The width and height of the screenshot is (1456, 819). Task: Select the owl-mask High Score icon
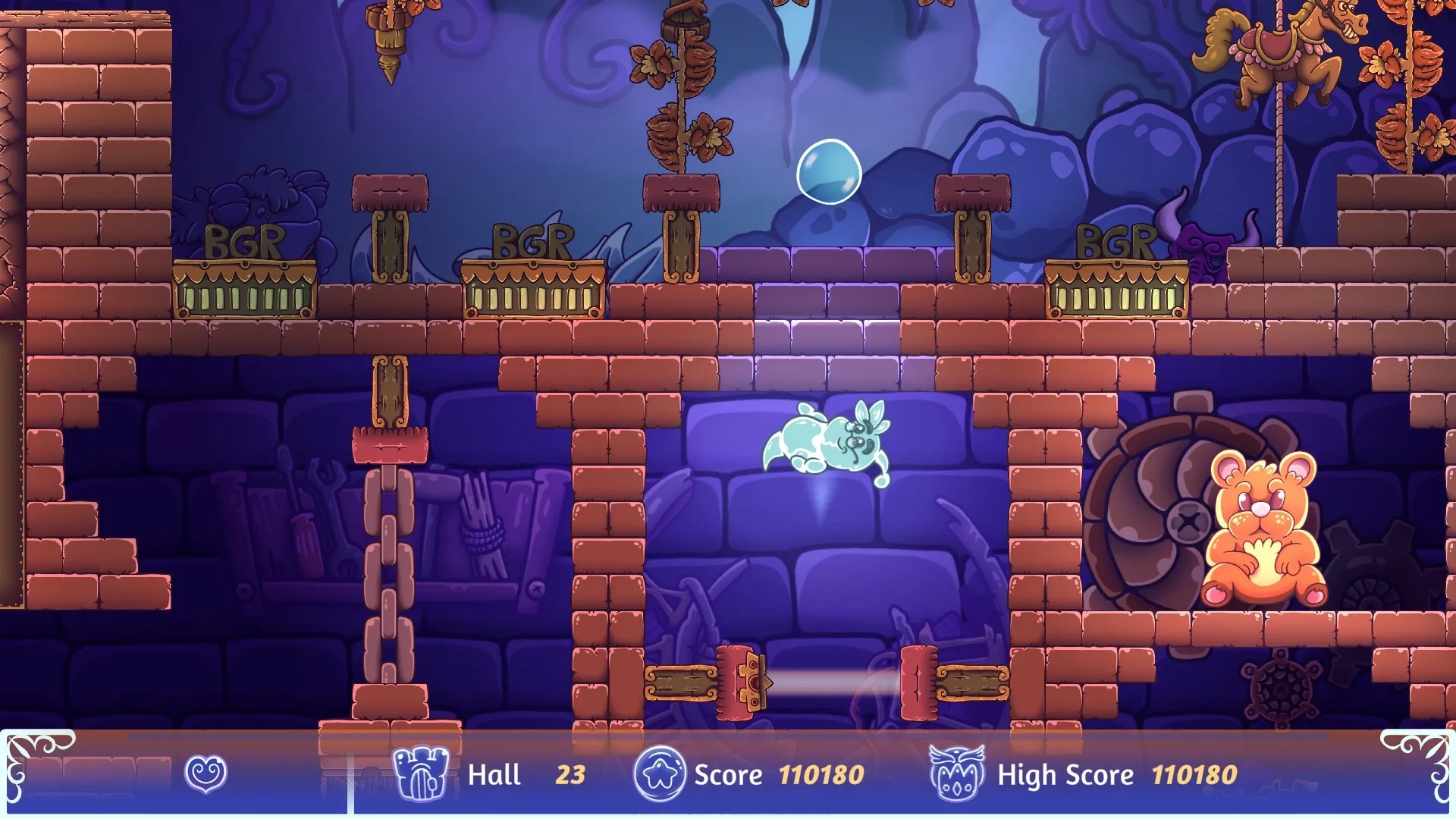(957, 773)
